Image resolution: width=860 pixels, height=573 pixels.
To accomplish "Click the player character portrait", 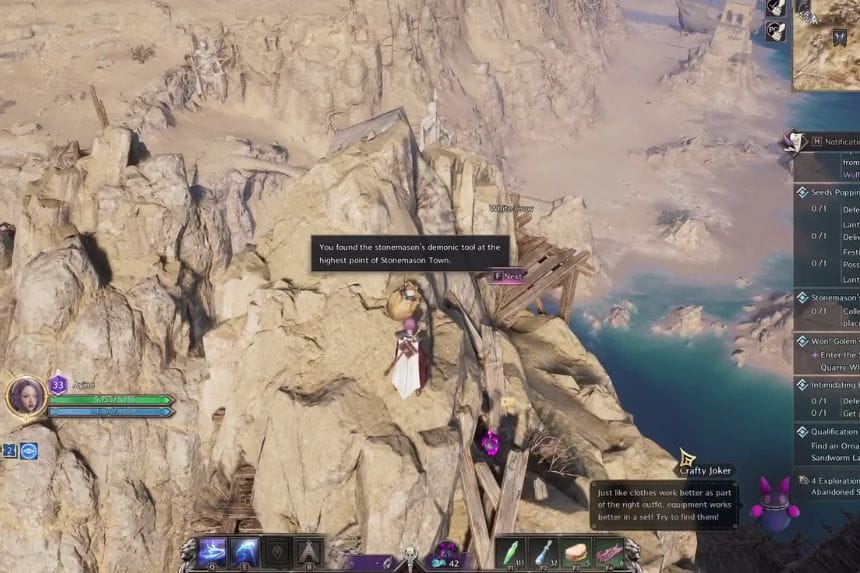I will (26, 396).
